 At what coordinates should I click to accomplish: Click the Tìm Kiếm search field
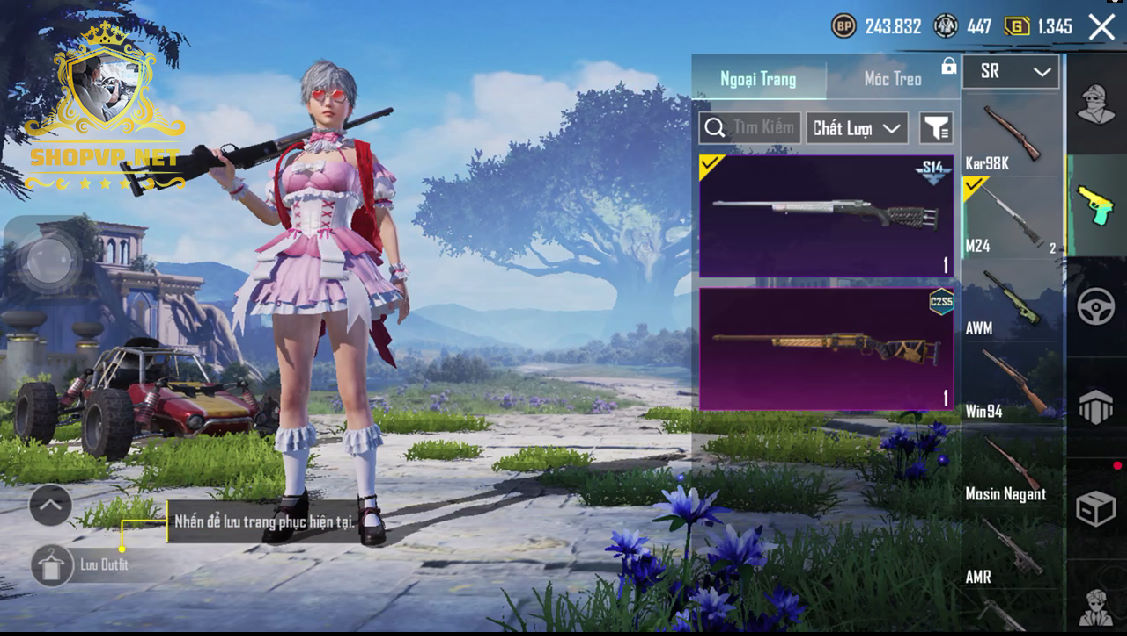750,127
